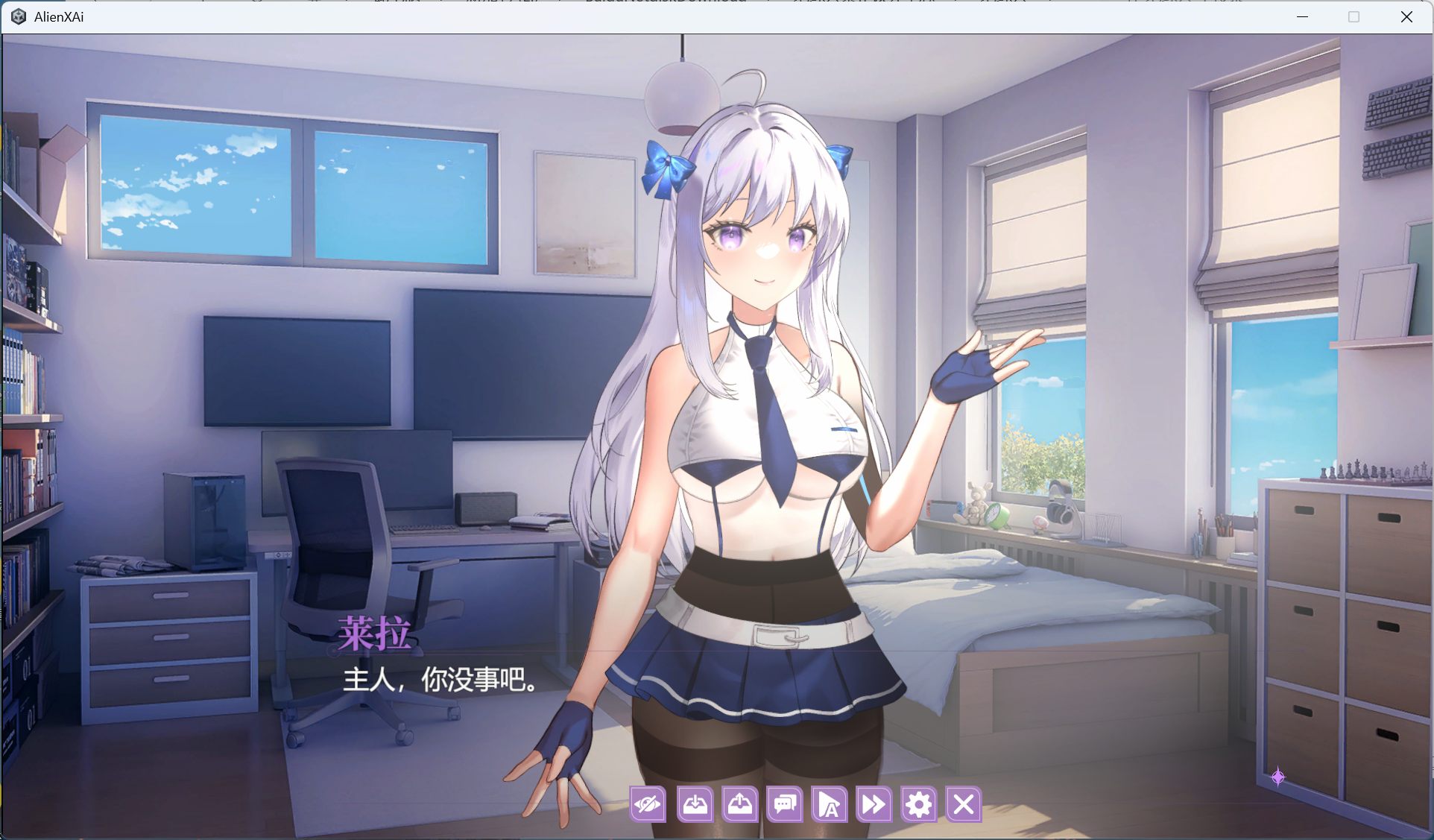Screen dimensions: 1434x840
Task: Close the AlienXAi application
Action: click(x=1406, y=16)
